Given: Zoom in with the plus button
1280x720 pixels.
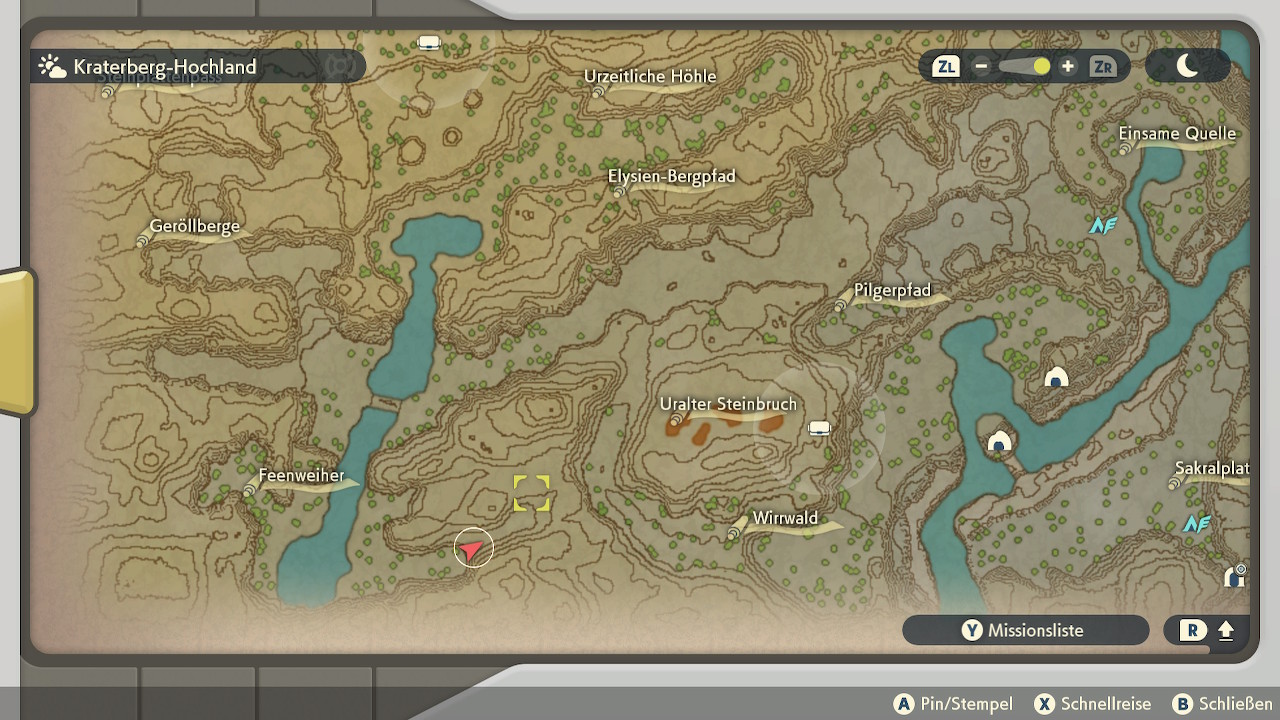Looking at the screenshot, I should click(1068, 67).
